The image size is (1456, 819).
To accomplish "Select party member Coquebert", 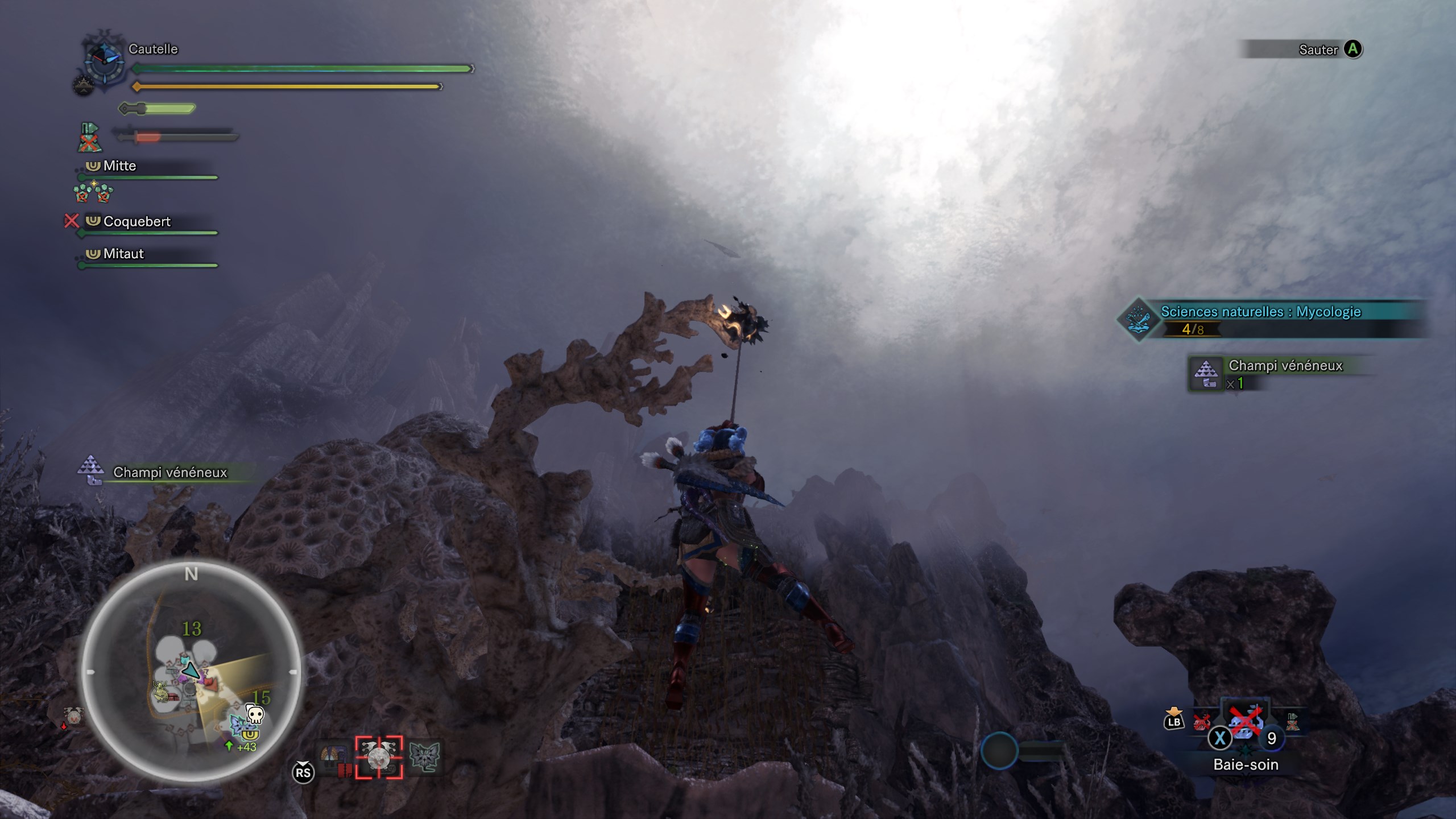I will click(x=136, y=222).
